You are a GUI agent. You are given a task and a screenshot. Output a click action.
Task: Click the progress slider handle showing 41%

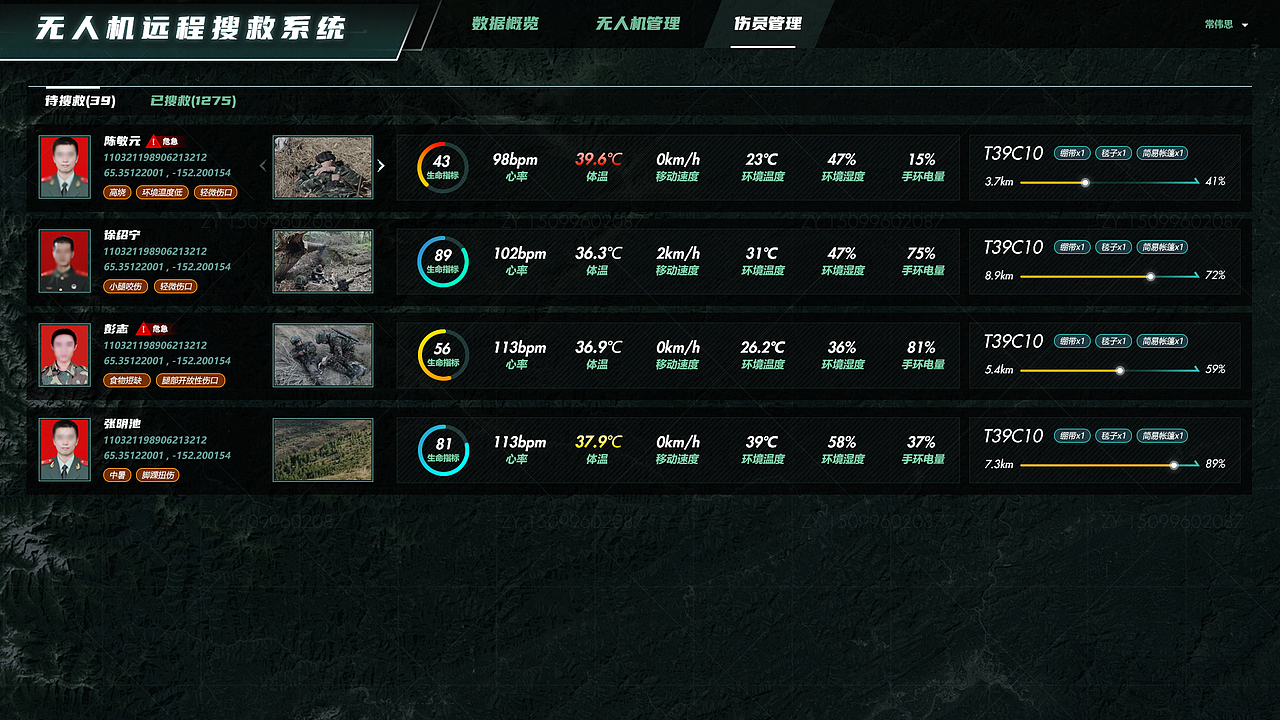pyautogui.click(x=1086, y=183)
